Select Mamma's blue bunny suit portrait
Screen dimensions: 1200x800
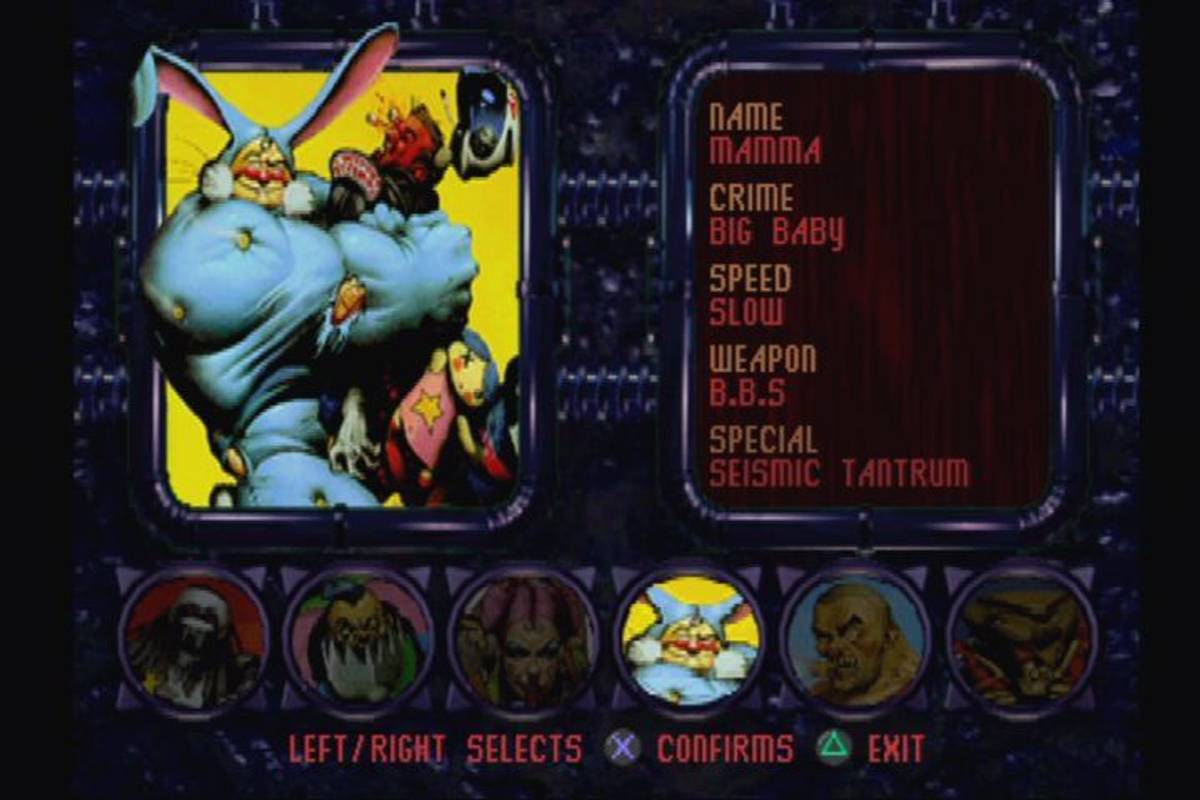[x=690, y=640]
